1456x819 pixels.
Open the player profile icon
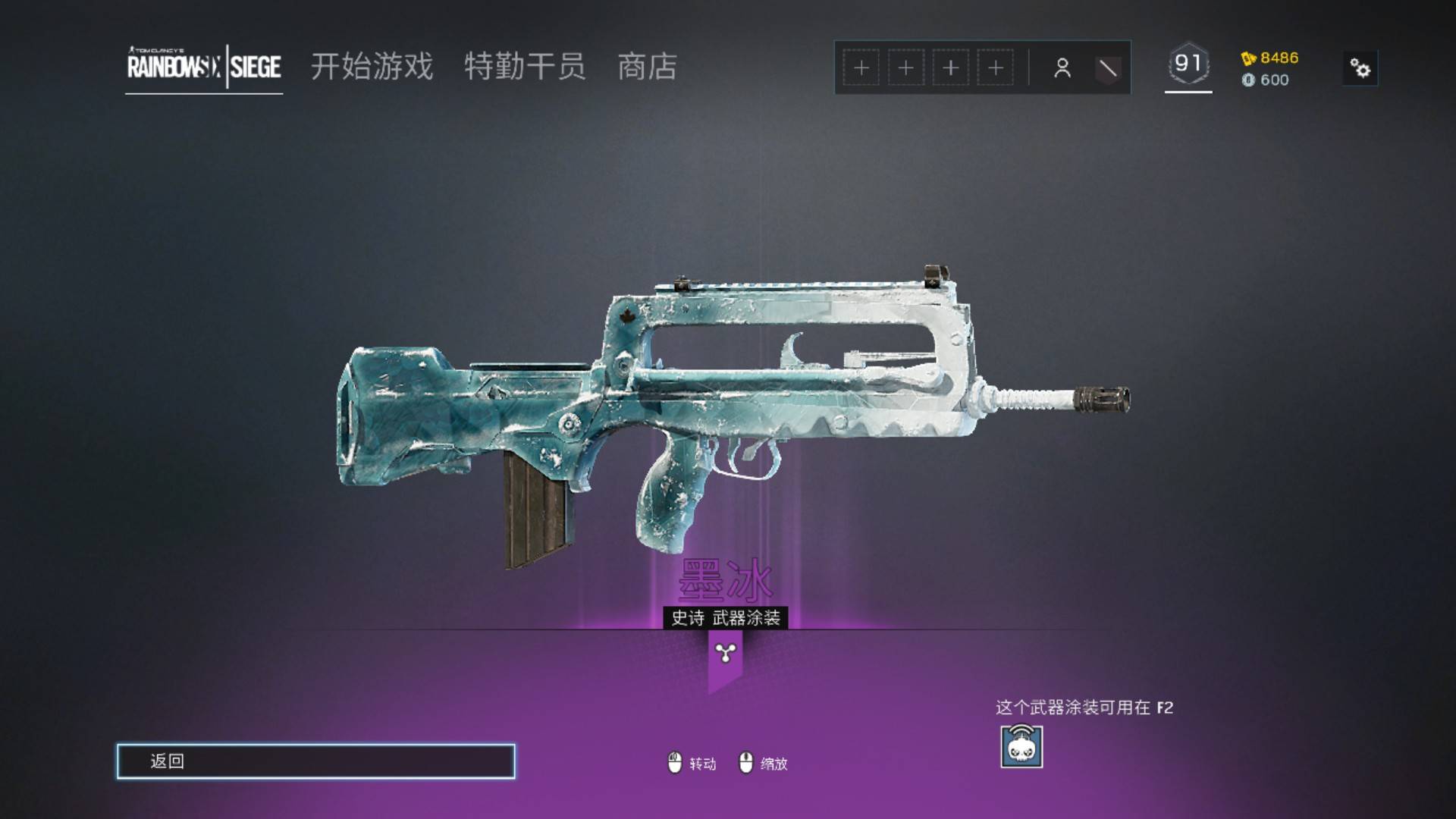point(1063,67)
